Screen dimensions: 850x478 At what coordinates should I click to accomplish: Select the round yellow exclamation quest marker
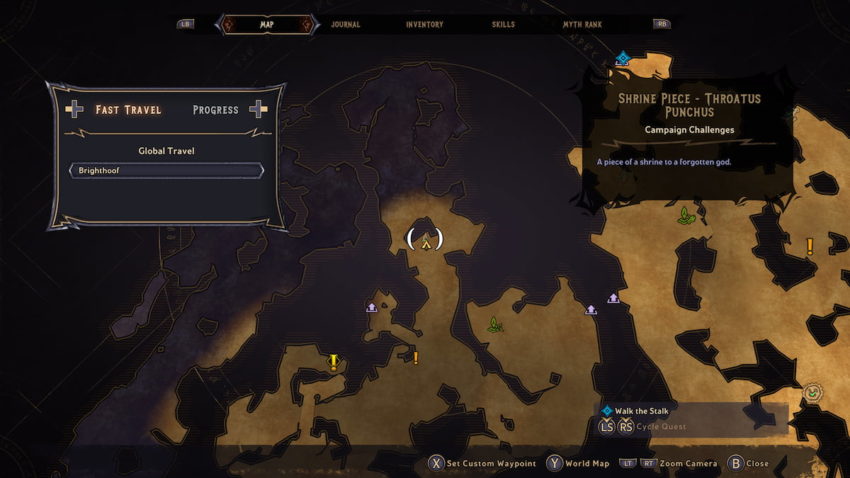pos(334,362)
